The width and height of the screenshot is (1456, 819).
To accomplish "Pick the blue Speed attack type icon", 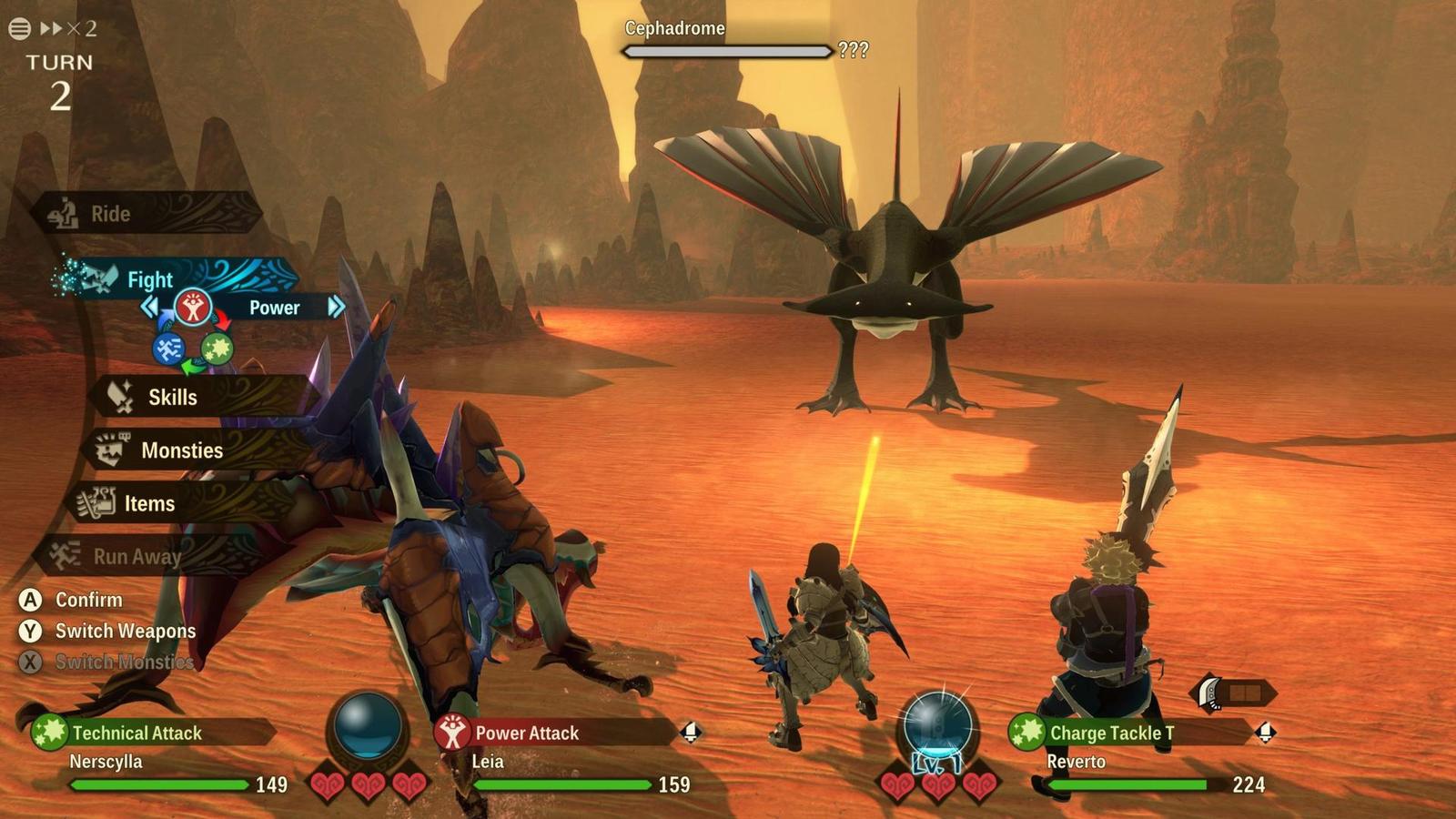I will pyautogui.click(x=168, y=349).
